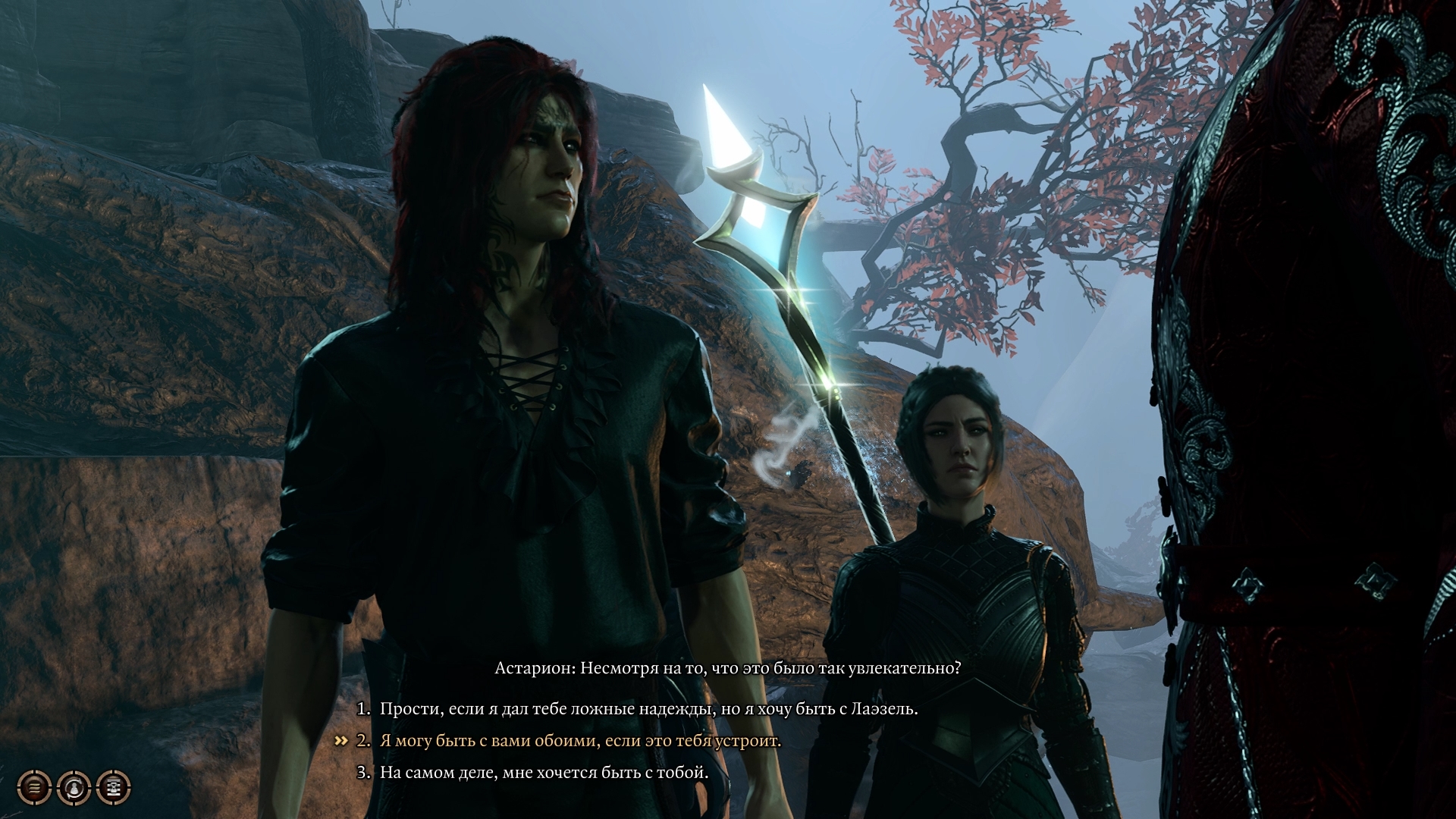
Task: Choose reply "Прости, если я дал тебе ложные надежды"
Action: pos(648,709)
